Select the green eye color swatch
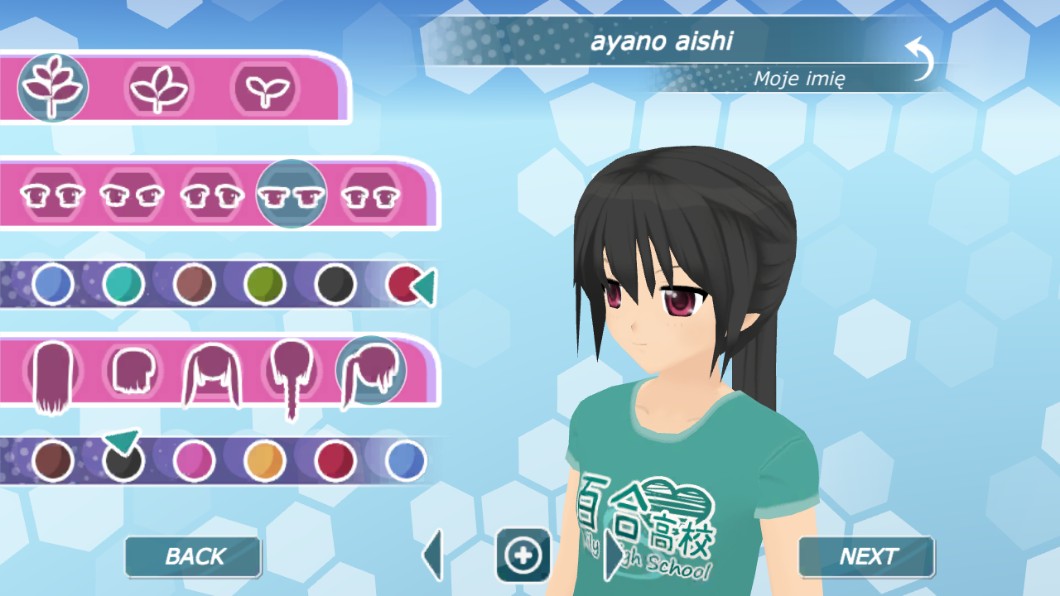The height and width of the screenshot is (596, 1060). click(265, 285)
